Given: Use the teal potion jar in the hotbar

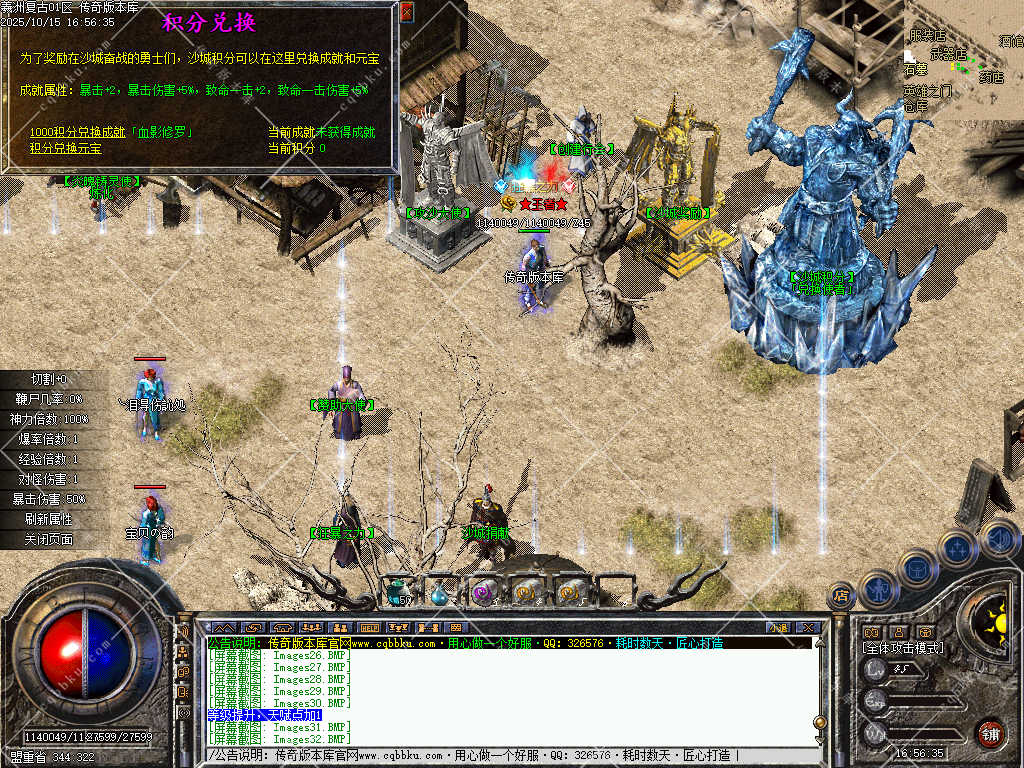Looking at the screenshot, I should 398,592.
